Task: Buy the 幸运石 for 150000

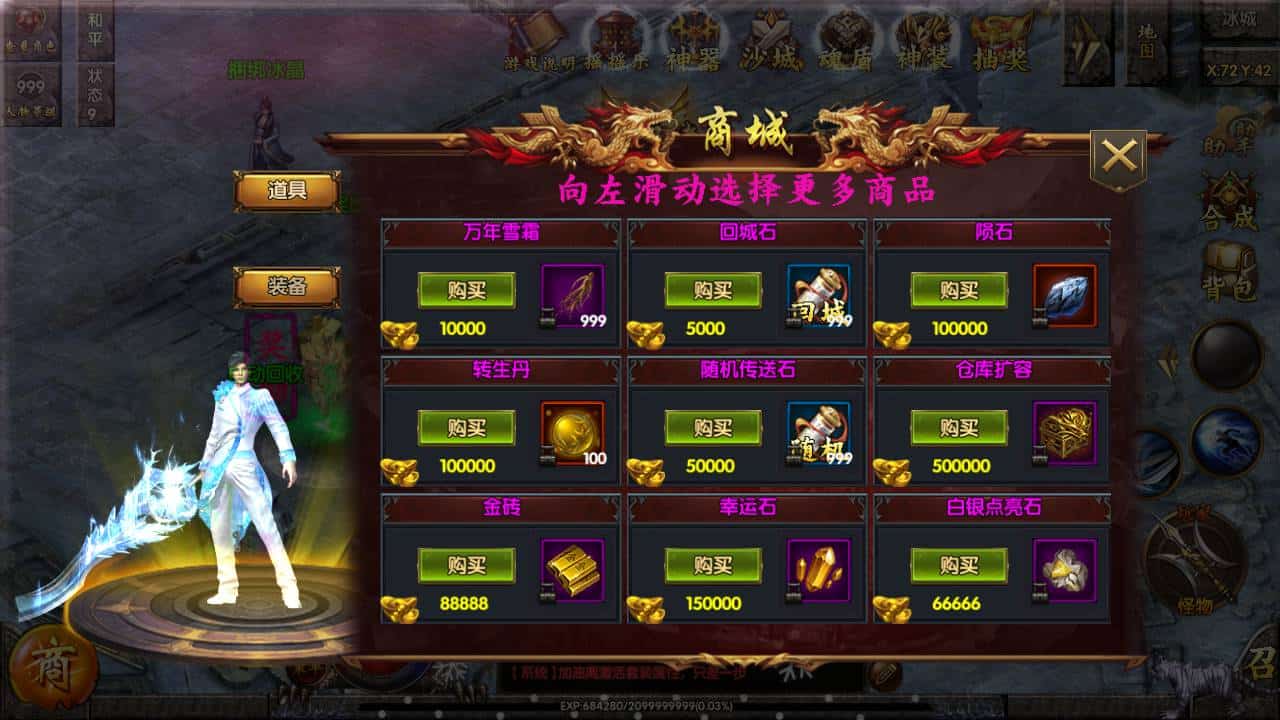Action: pyautogui.click(x=713, y=565)
